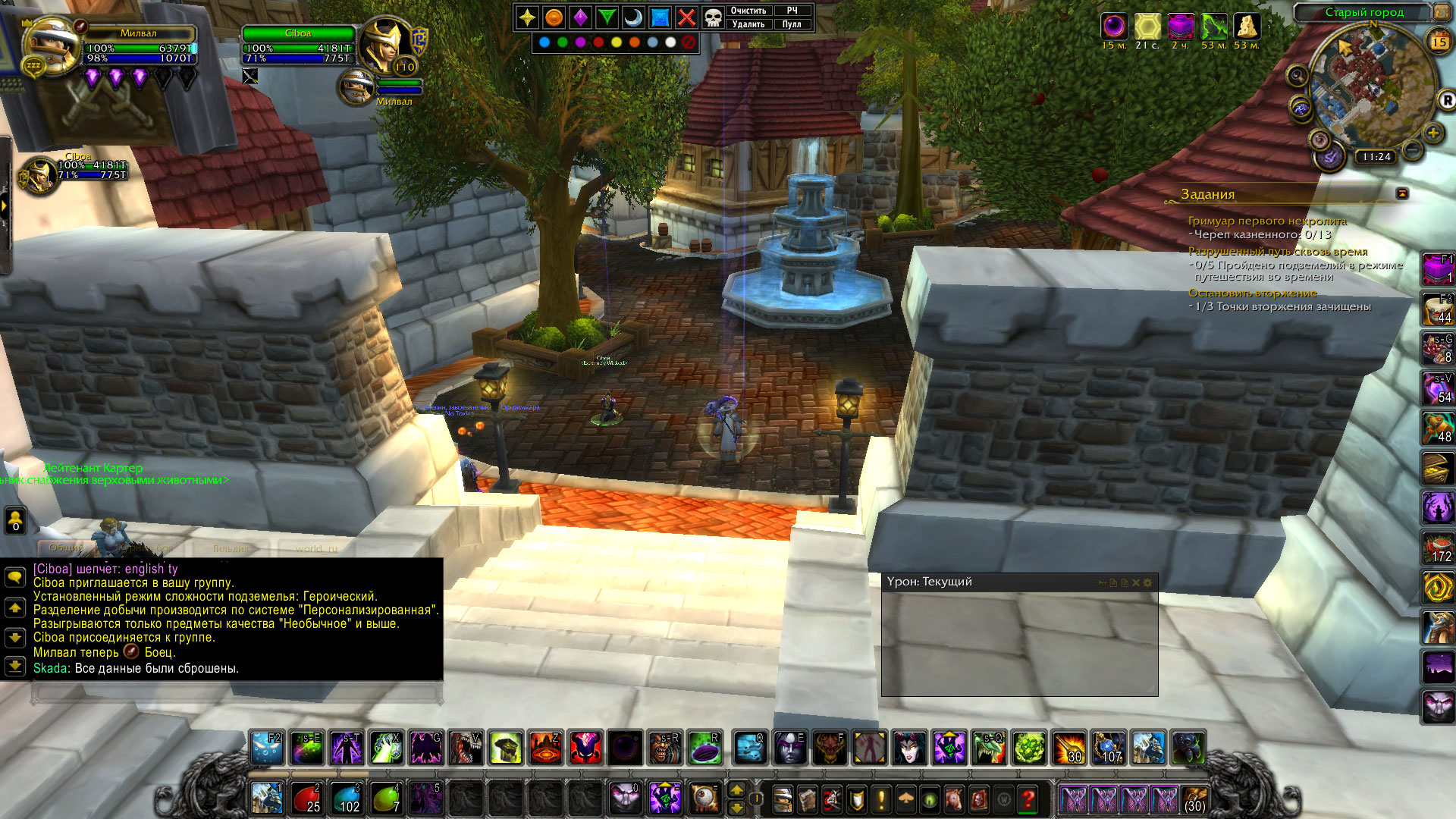Activate the orange summoning circle ability
The width and height of the screenshot is (1456, 819).
coord(544,748)
